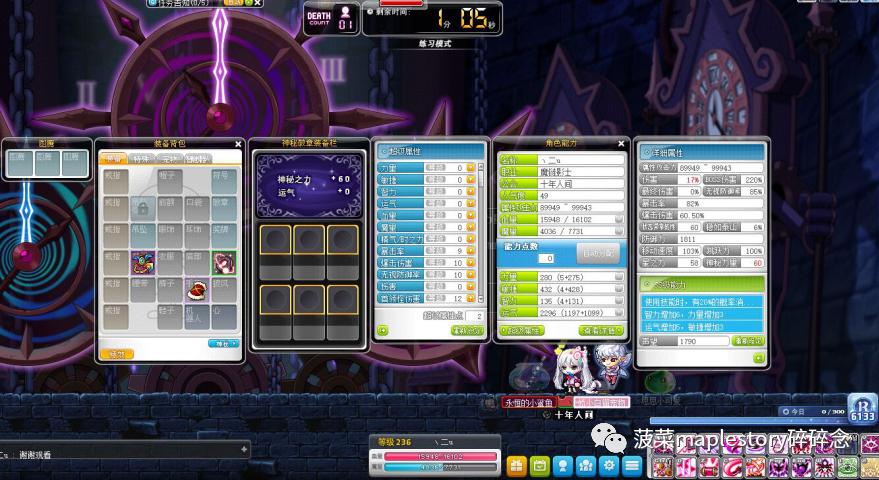Switch to the first orange equipment tab
879x480 pixels.
click(114, 158)
